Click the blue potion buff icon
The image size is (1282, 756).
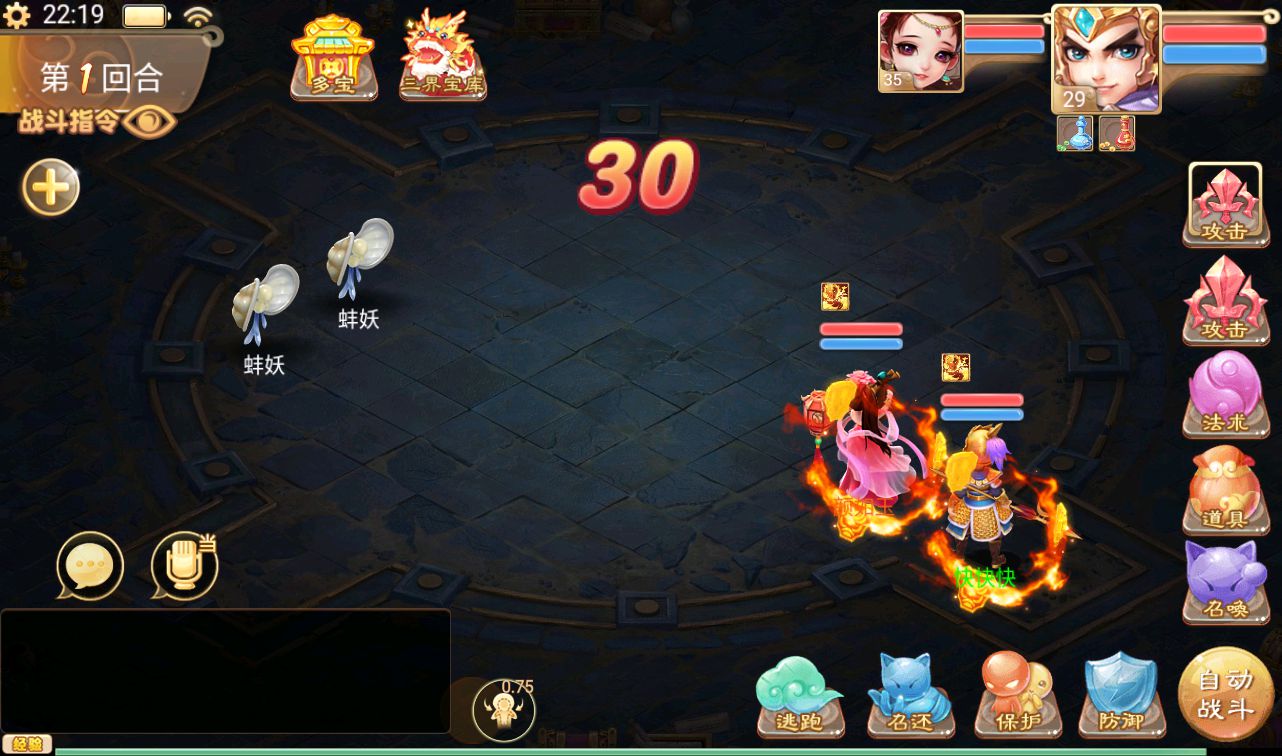pyautogui.click(x=1074, y=133)
